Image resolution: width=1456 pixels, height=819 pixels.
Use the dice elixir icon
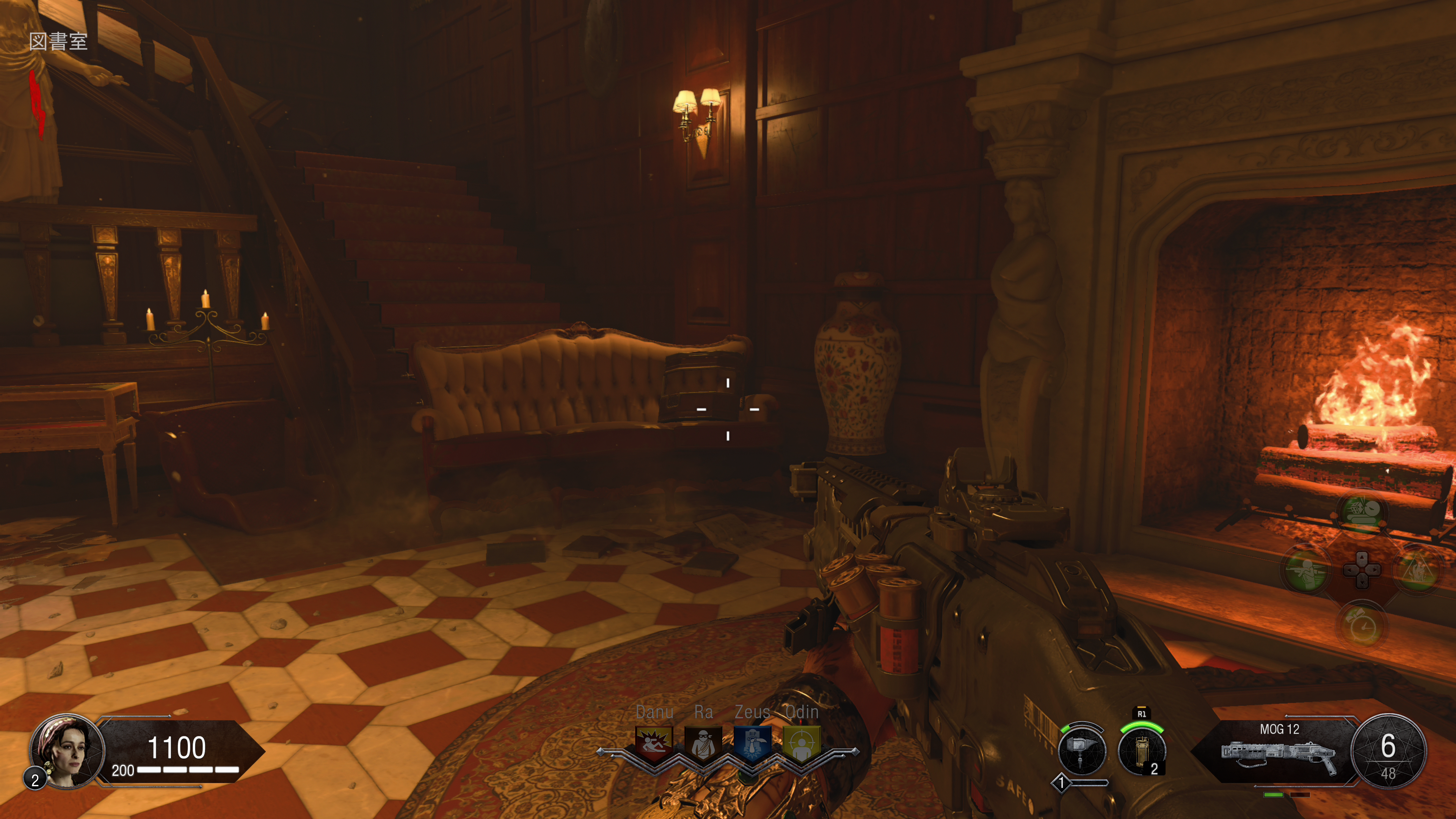pos(1362,513)
